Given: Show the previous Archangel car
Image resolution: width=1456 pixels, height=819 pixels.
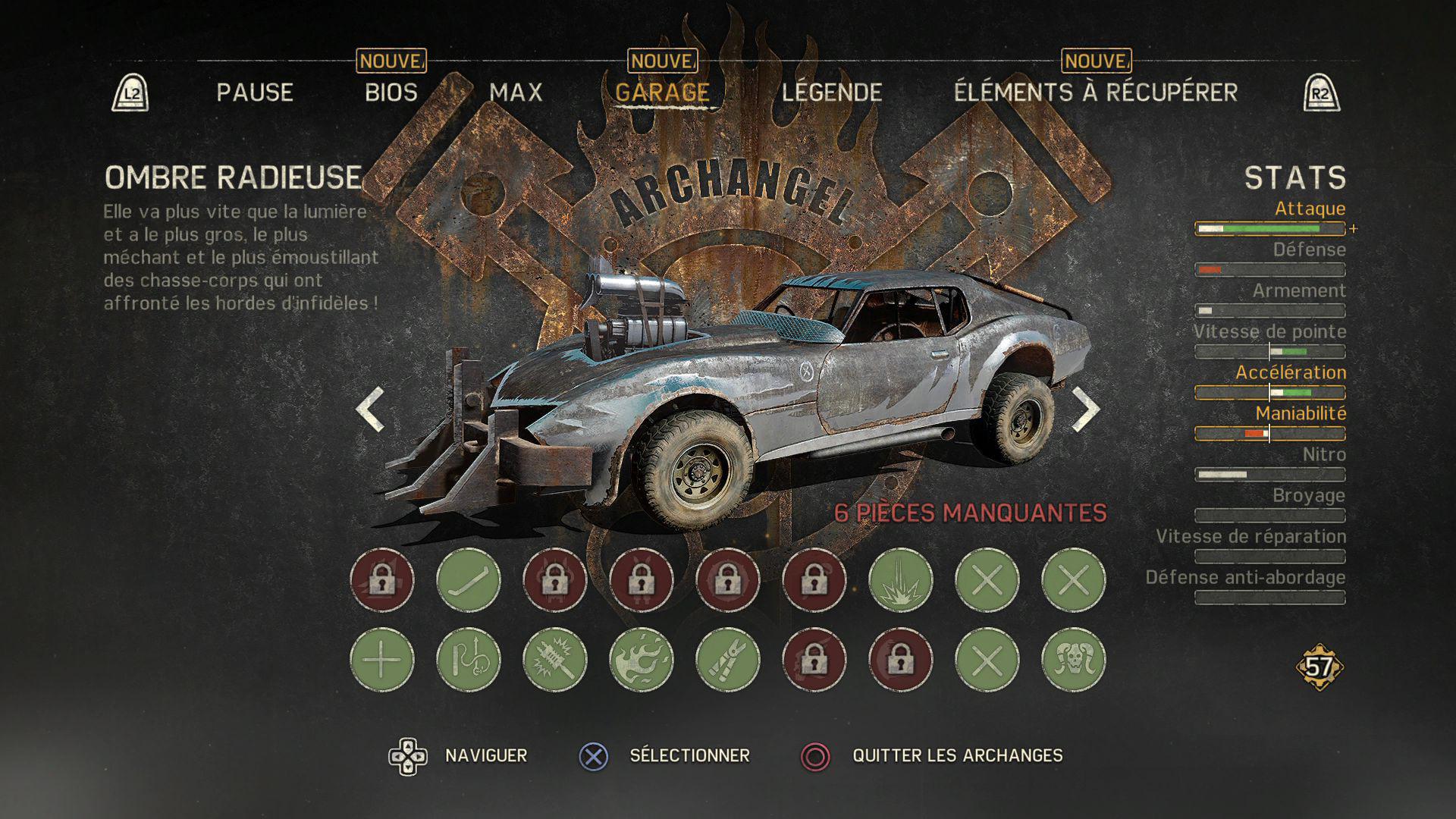Looking at the screenshot, I should point(371,409).
